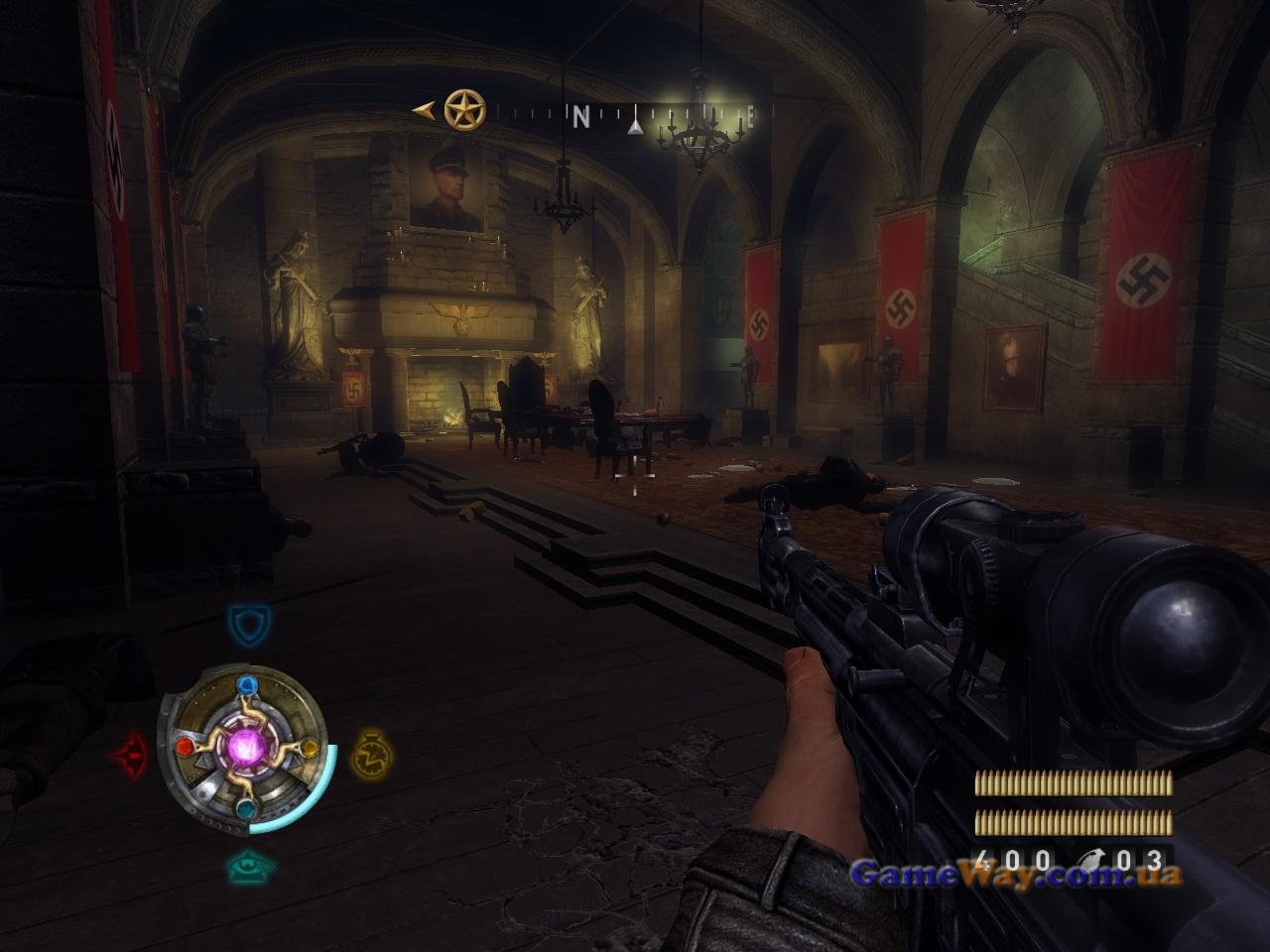
Task: Activate the red Empower veil power
Action: (130, 756)
